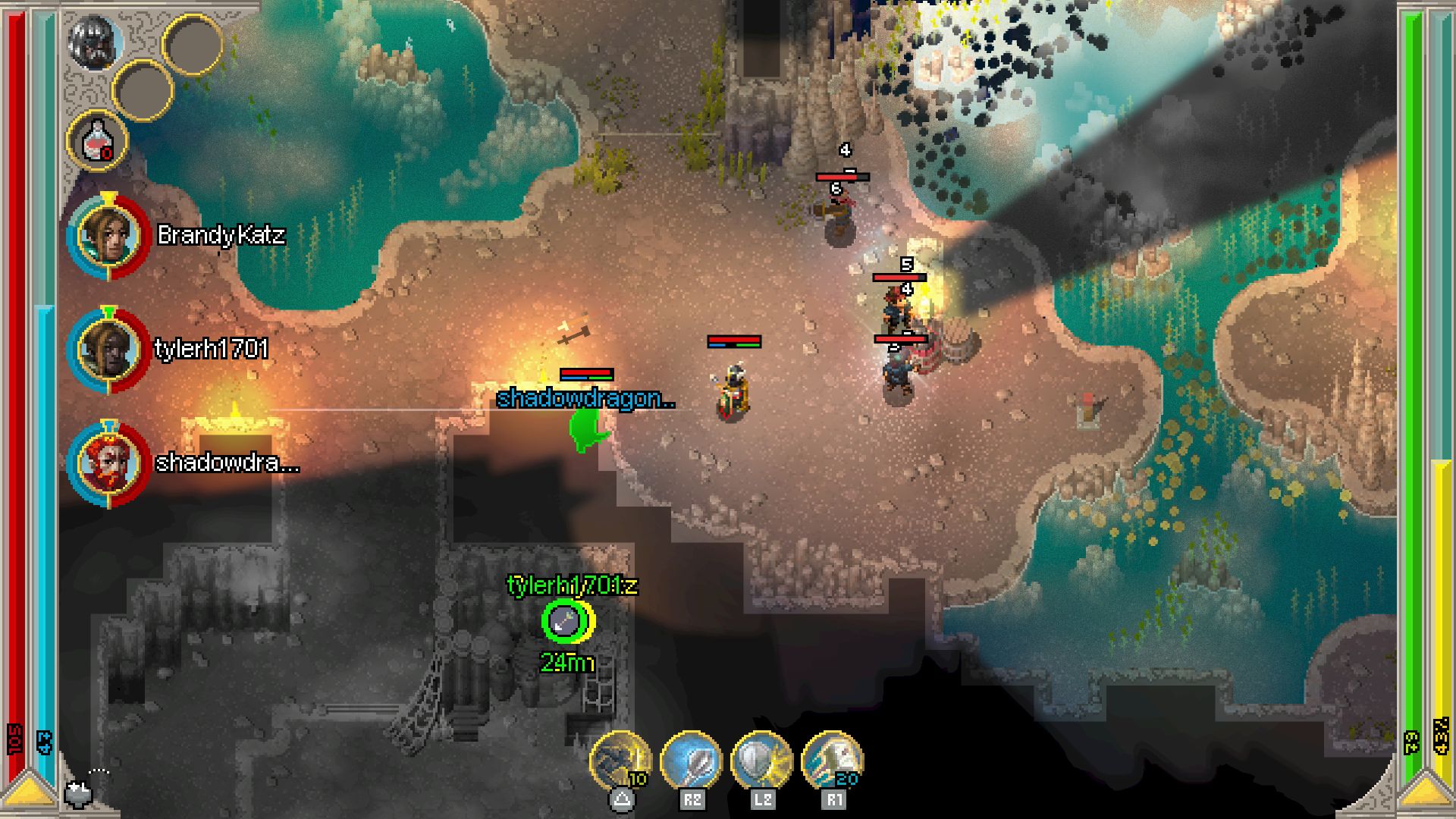The height and width of the screenshot is (819, 1456).
Task: Choose the red-haired shadowdra... party portrait
Action: (x=108, y=463)
